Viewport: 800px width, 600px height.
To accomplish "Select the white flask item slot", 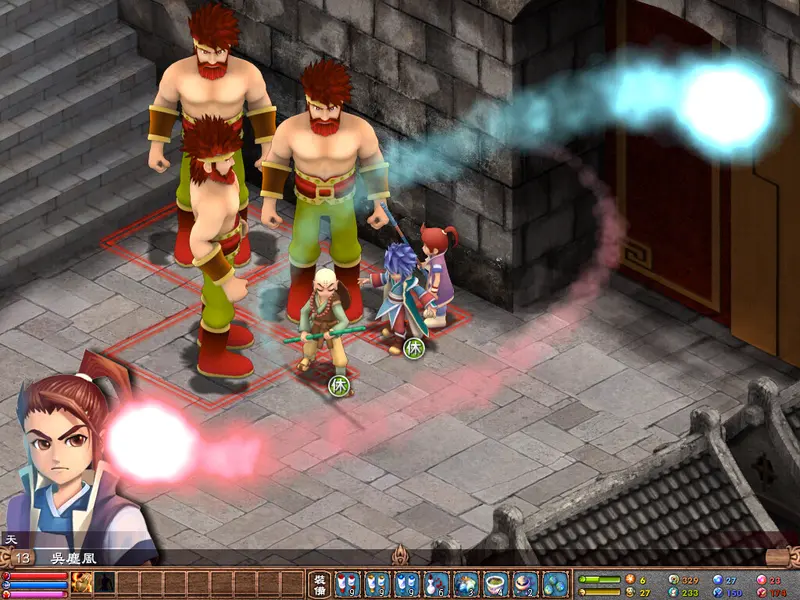I will click(437, 583).
